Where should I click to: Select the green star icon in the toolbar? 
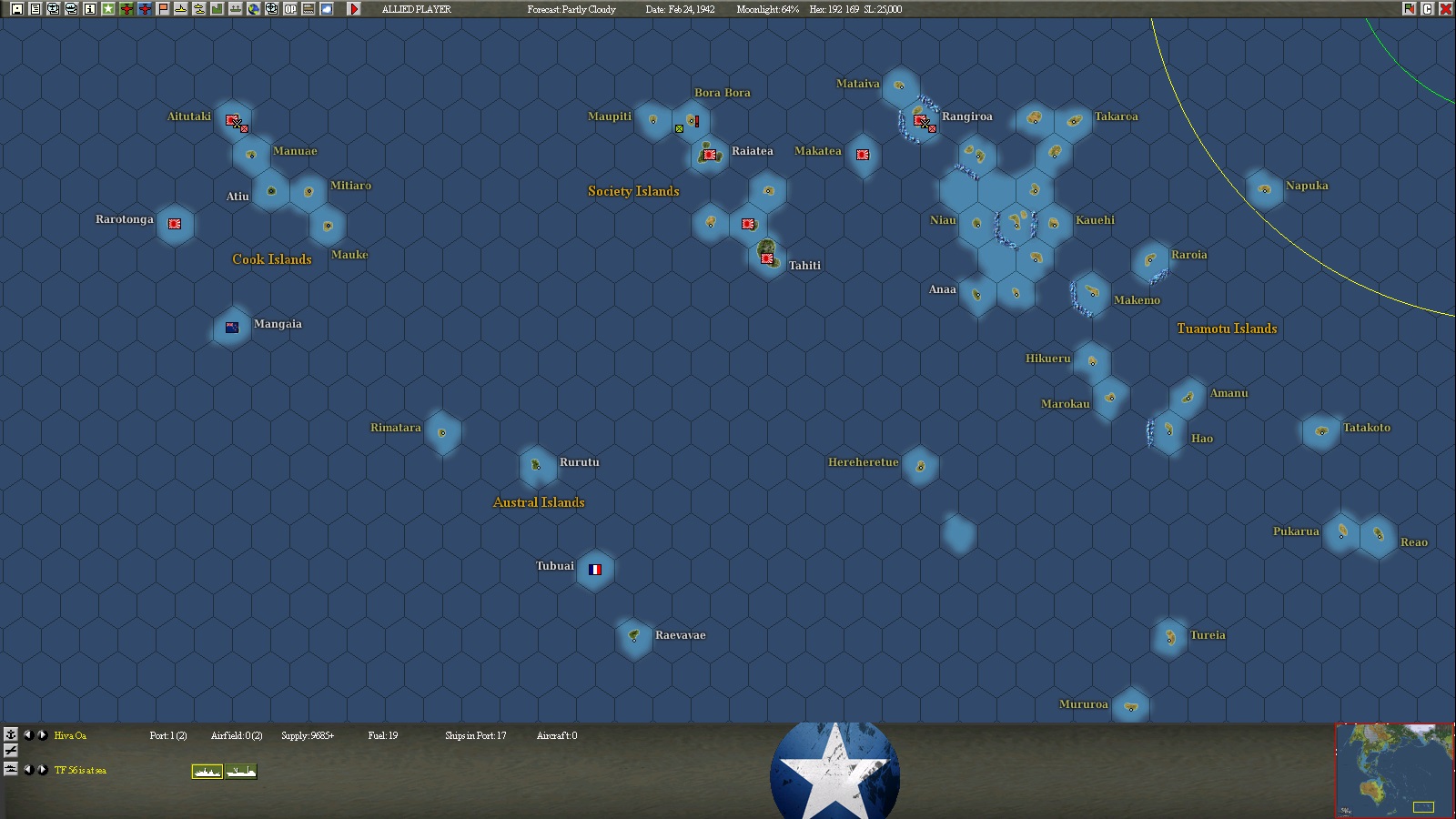point(109,9)
